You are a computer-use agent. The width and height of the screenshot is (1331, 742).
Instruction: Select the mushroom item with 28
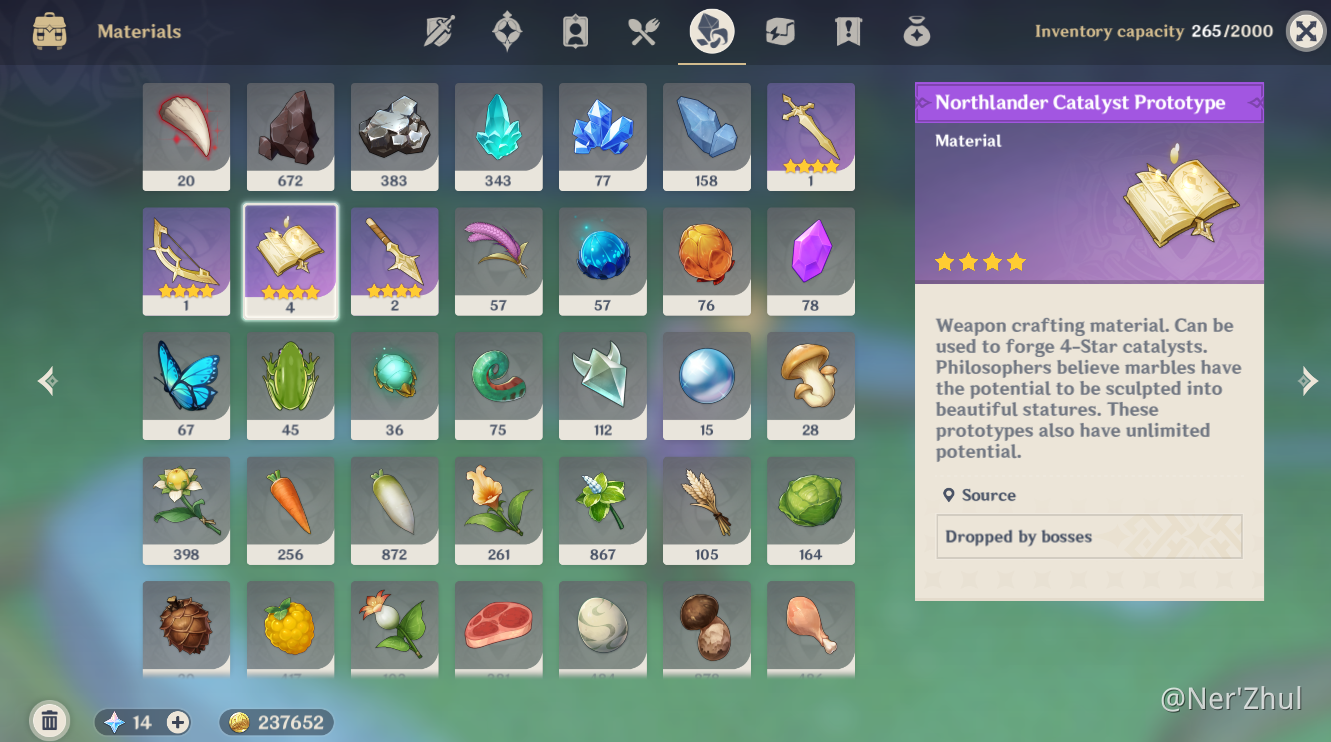(x=810, y=385)
